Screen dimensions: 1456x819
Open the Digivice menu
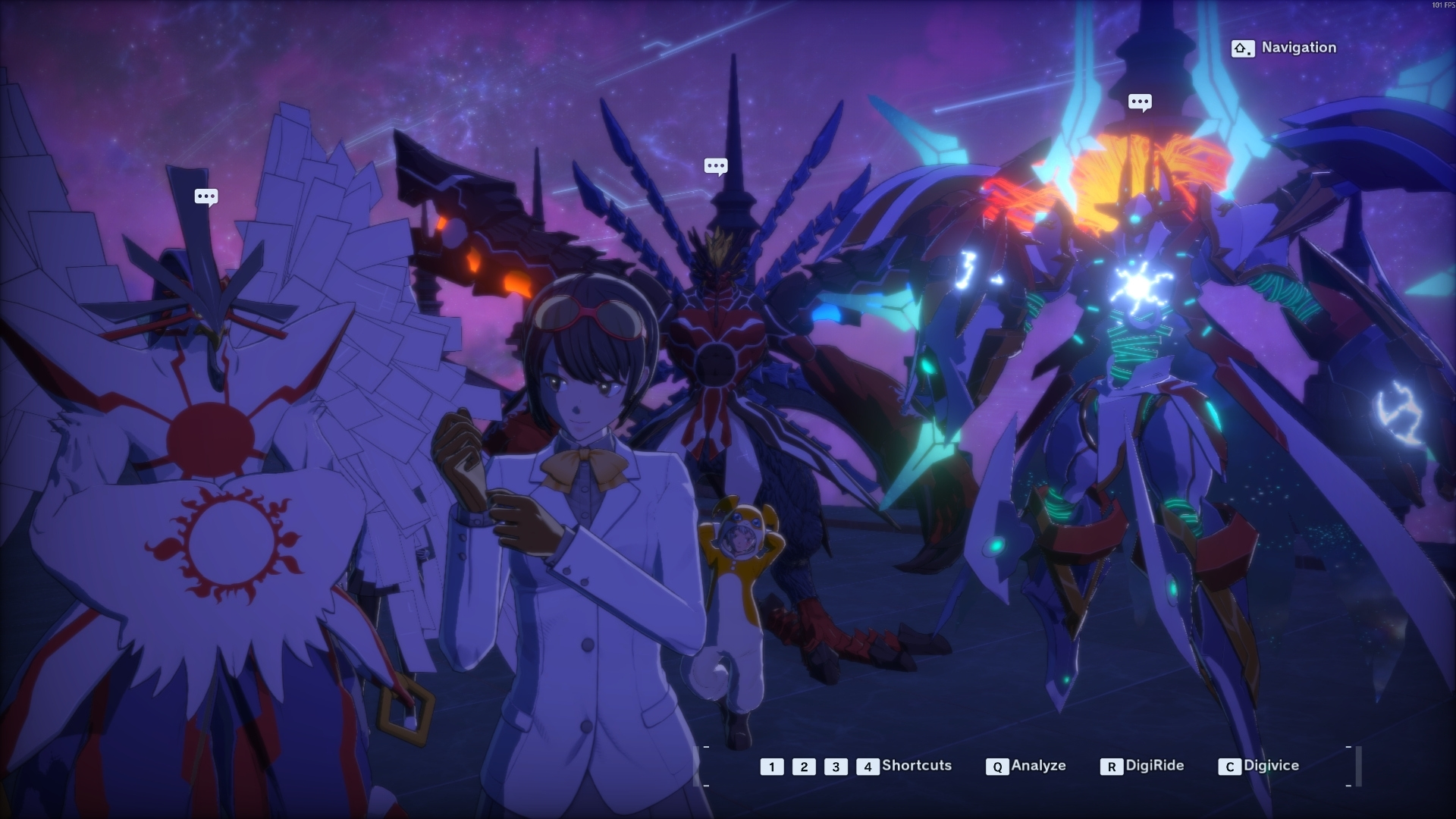coord(1259,766)
